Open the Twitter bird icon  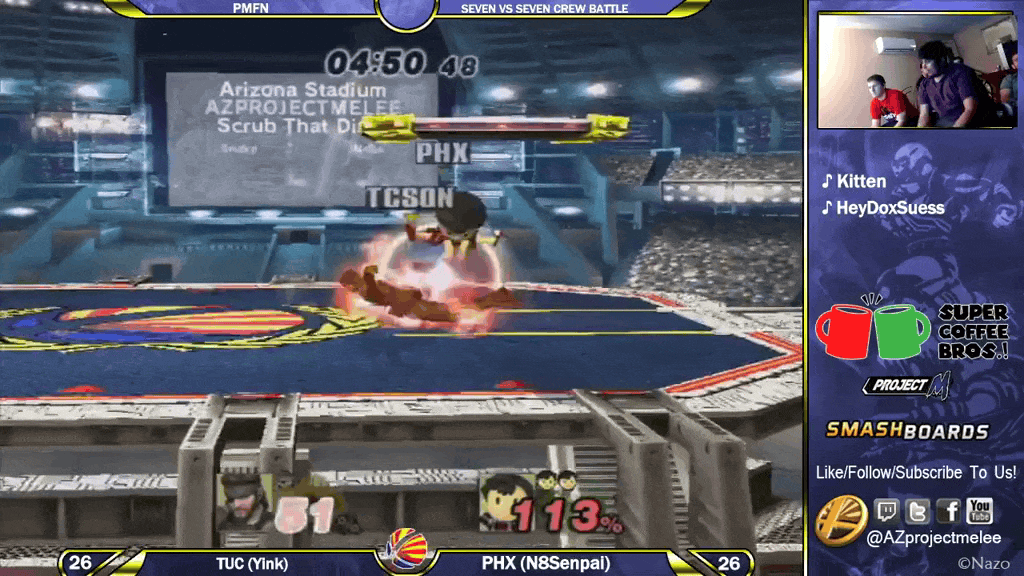(918, 512)
